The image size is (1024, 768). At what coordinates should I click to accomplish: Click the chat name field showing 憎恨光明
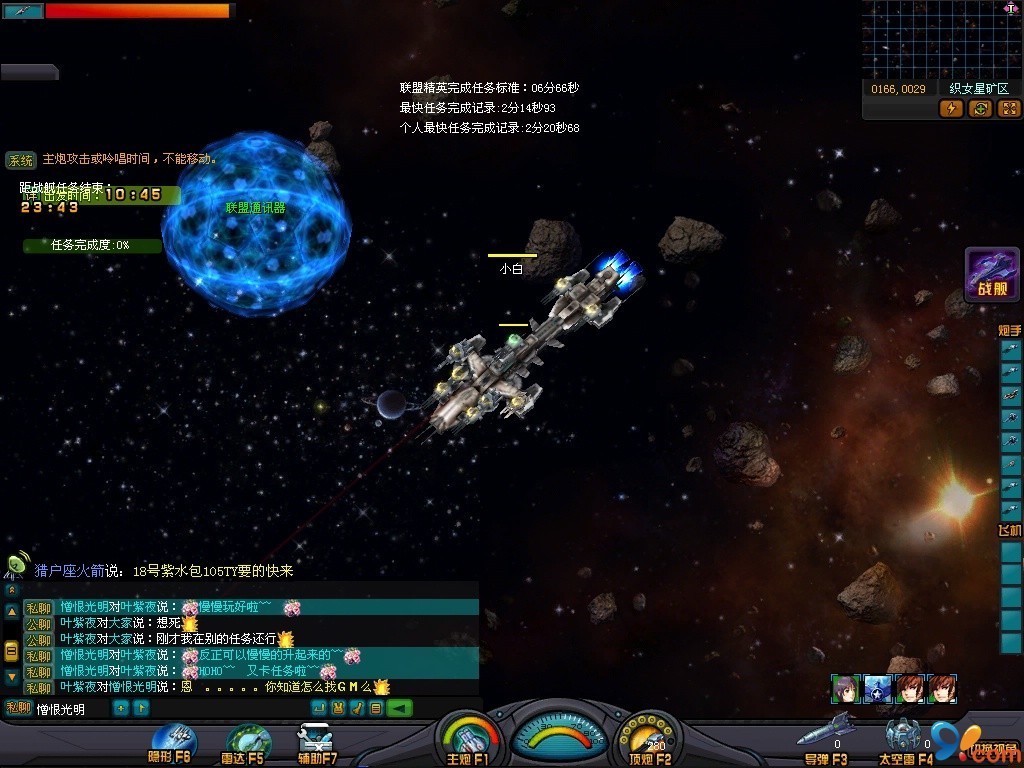pos(70,709)
